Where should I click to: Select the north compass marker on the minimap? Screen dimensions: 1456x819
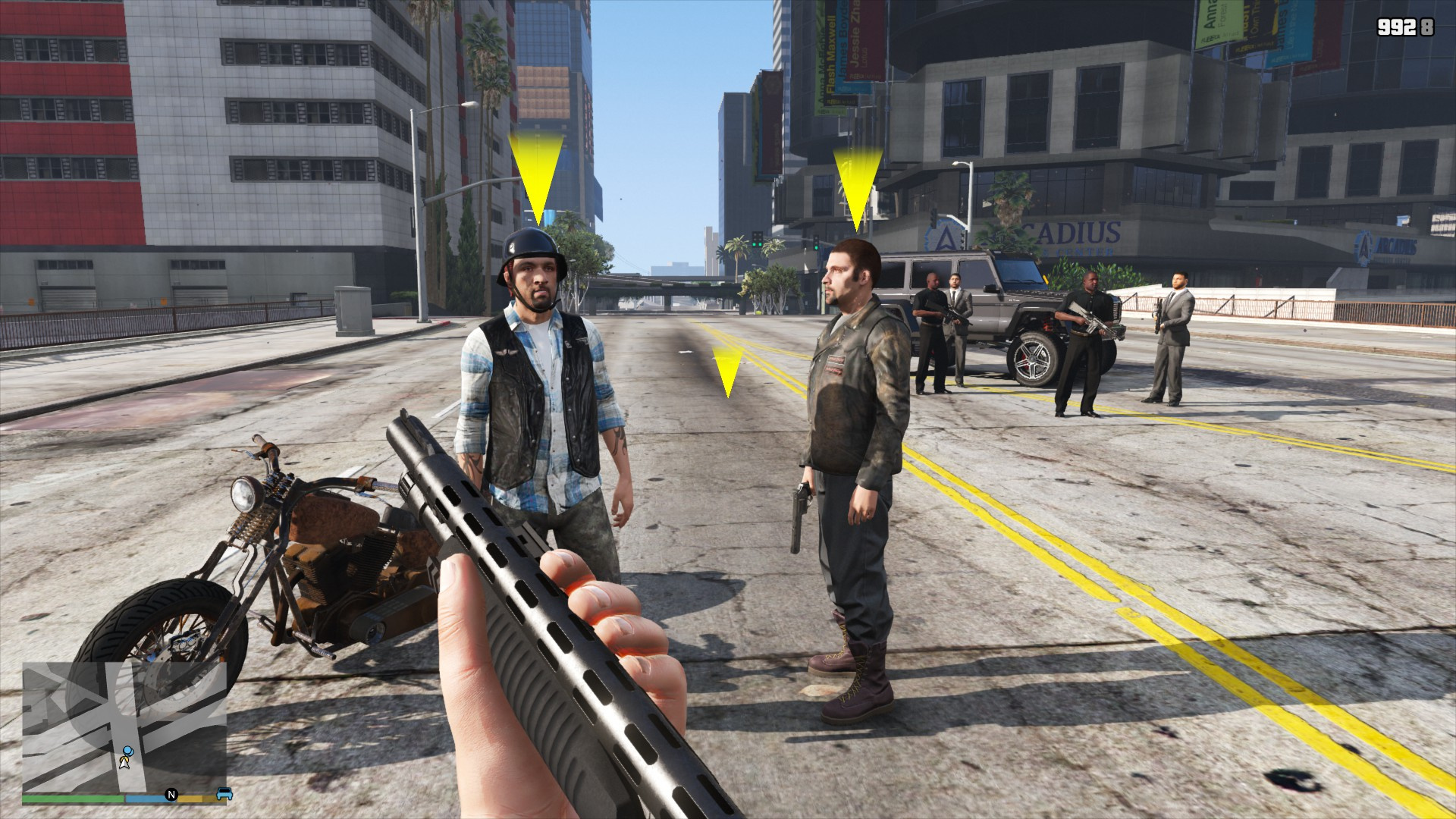[171, 795]
